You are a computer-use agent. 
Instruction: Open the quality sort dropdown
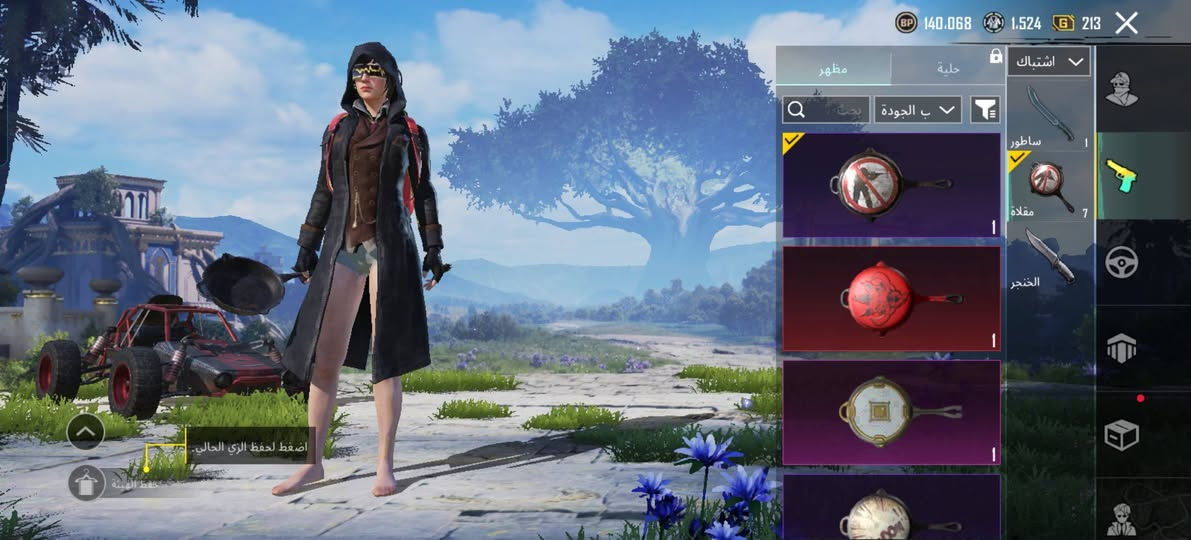click(x=917, y=109)
